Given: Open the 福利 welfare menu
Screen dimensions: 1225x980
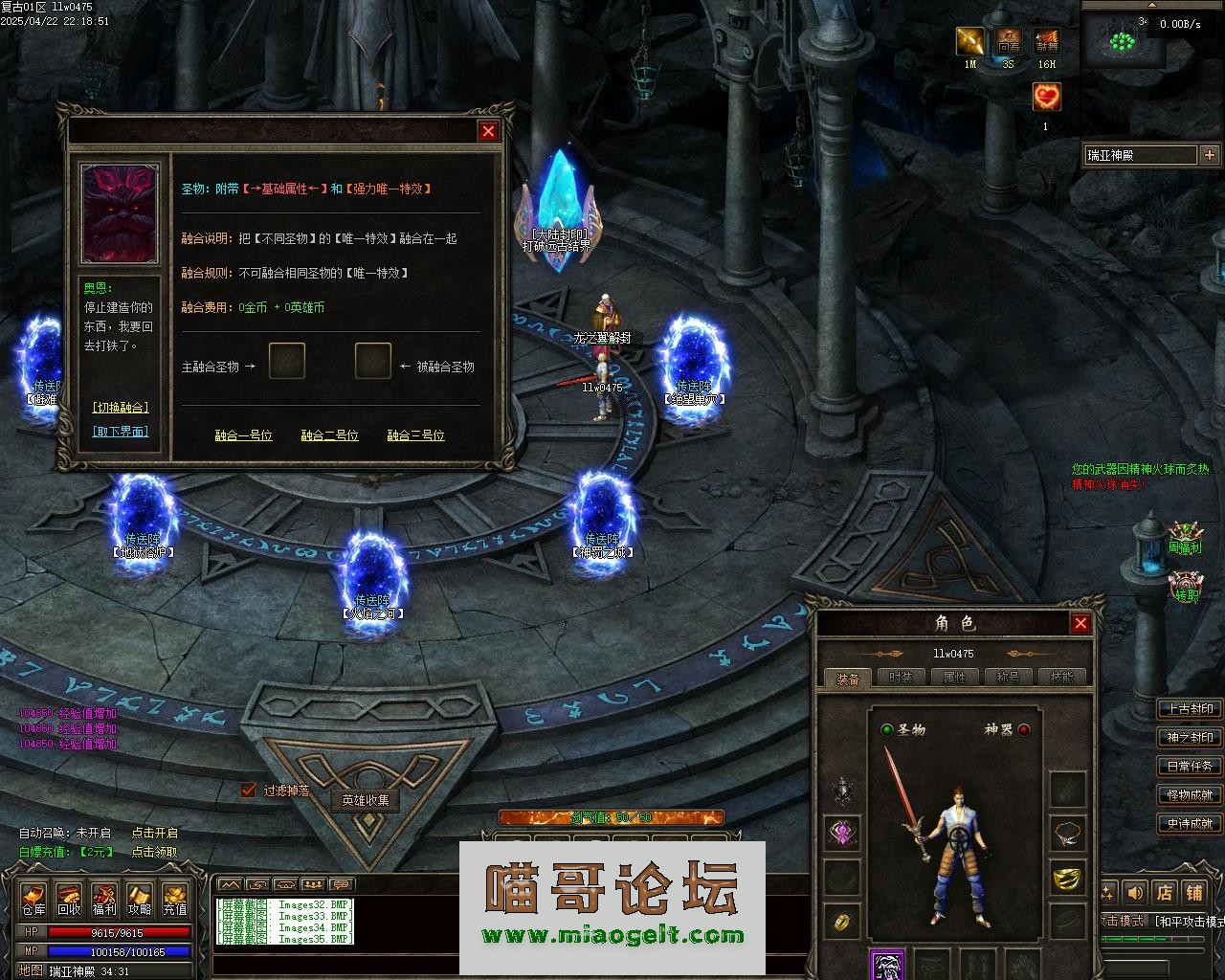Looking at the screenshot, I should click(x=104, y=900).
